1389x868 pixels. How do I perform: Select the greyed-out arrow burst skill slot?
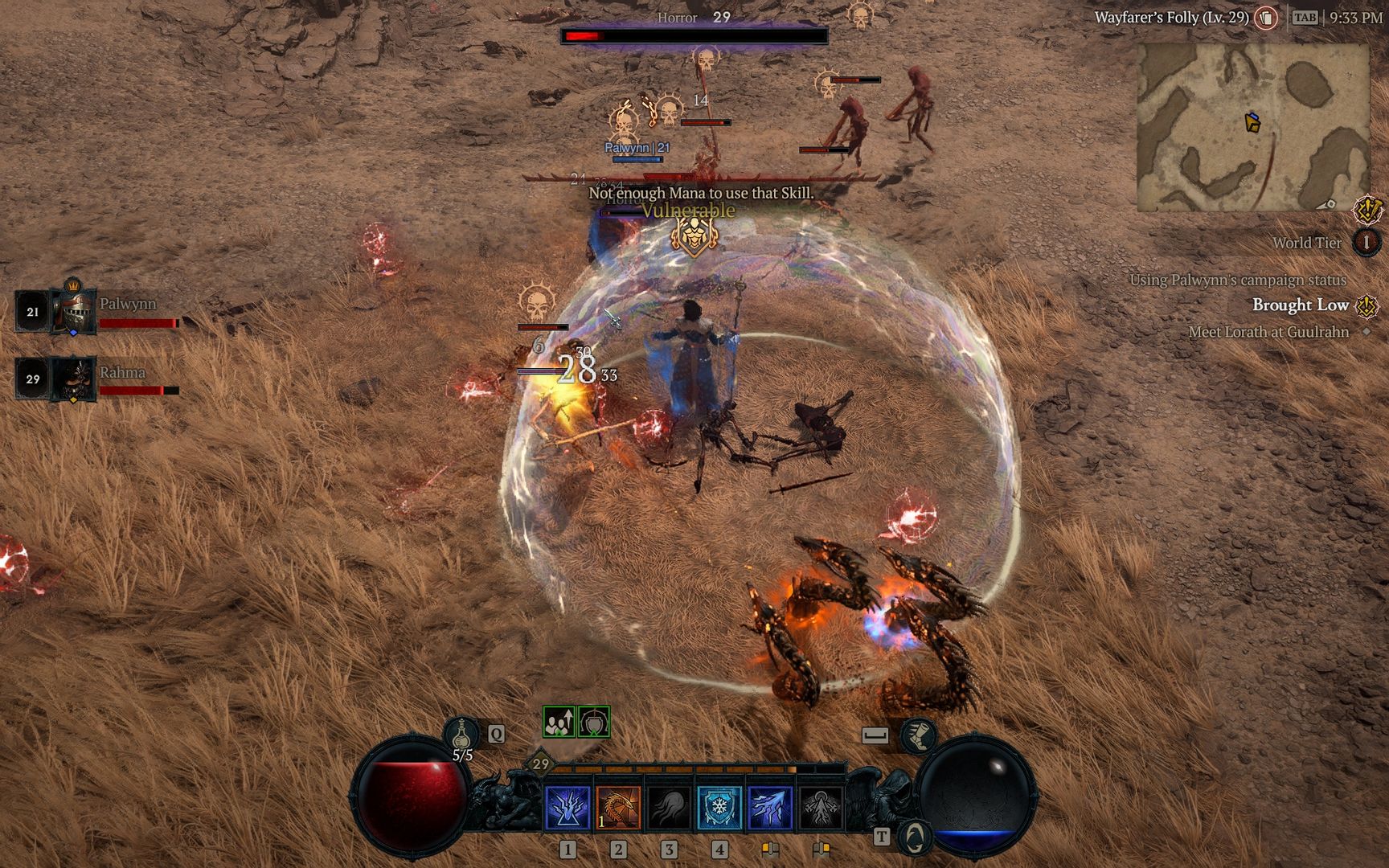click(821, 807)
